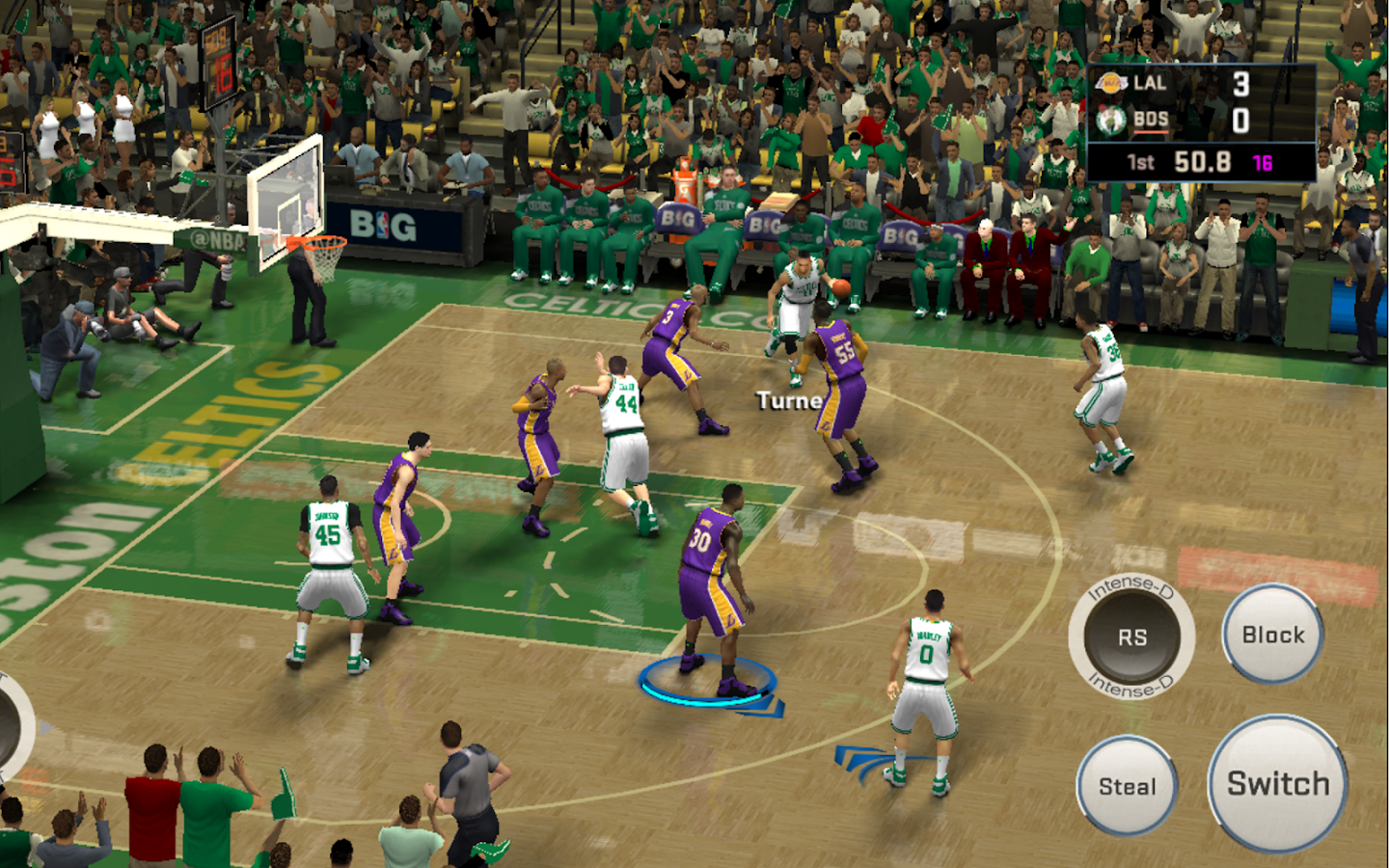Switch the controlled defender with Switch
The width and height of the screenshot is (1389, 868).
coord(1277,783)
